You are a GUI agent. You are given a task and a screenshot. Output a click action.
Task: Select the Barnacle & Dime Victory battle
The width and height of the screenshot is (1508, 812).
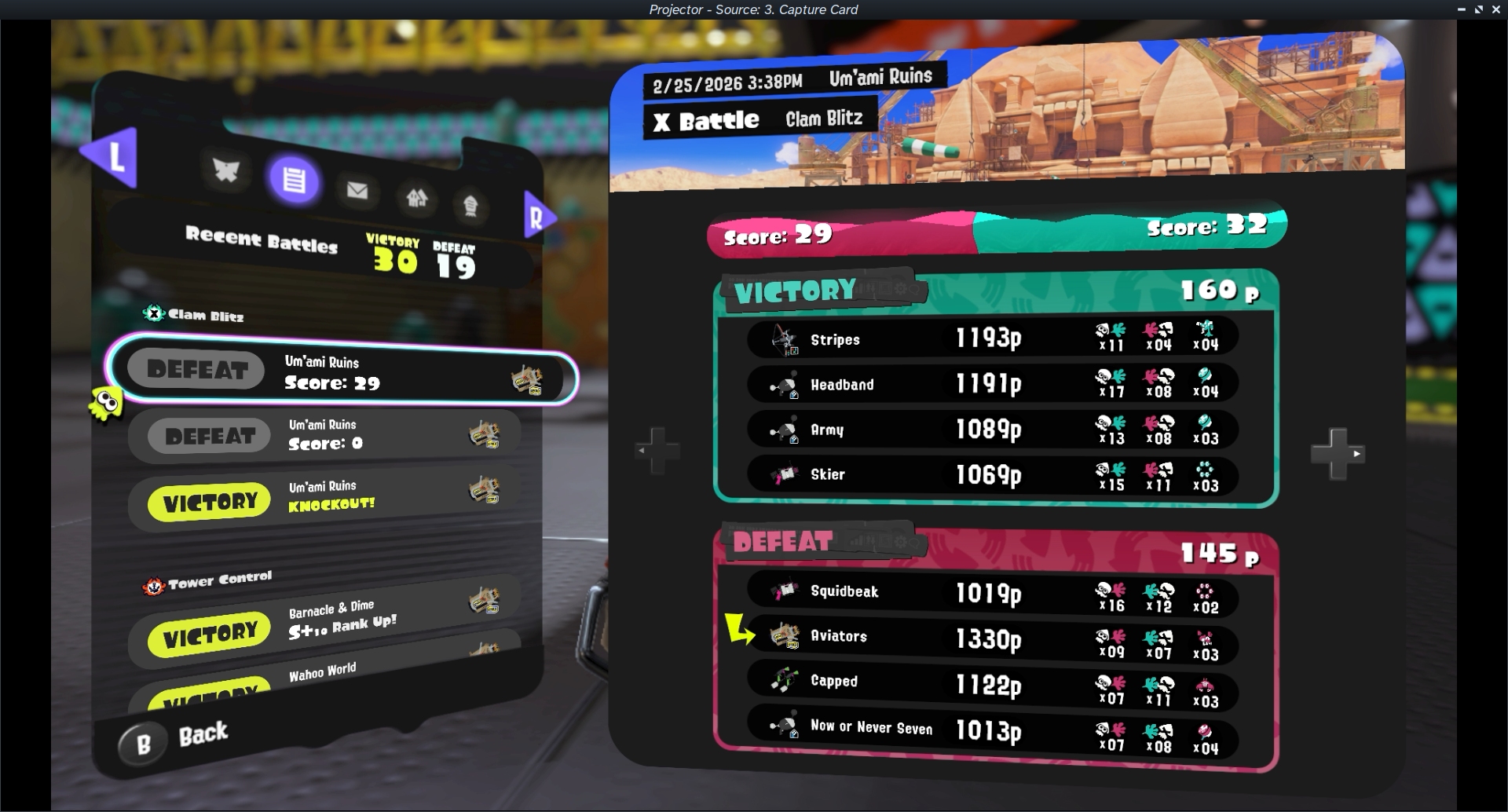pyautogui.click(x=324, y=621)
